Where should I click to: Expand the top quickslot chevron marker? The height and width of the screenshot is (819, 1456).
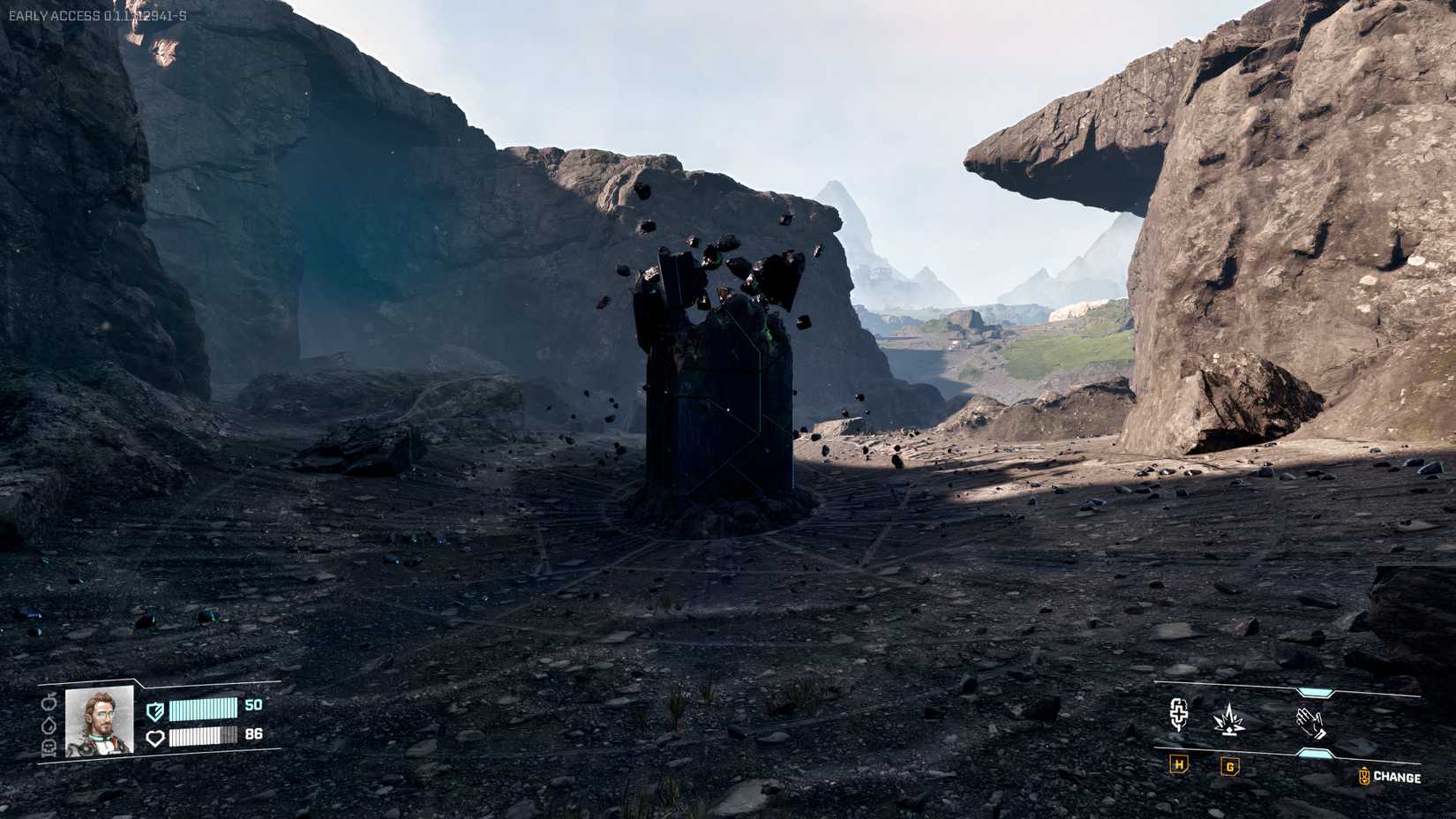(x=1316, y=691)
